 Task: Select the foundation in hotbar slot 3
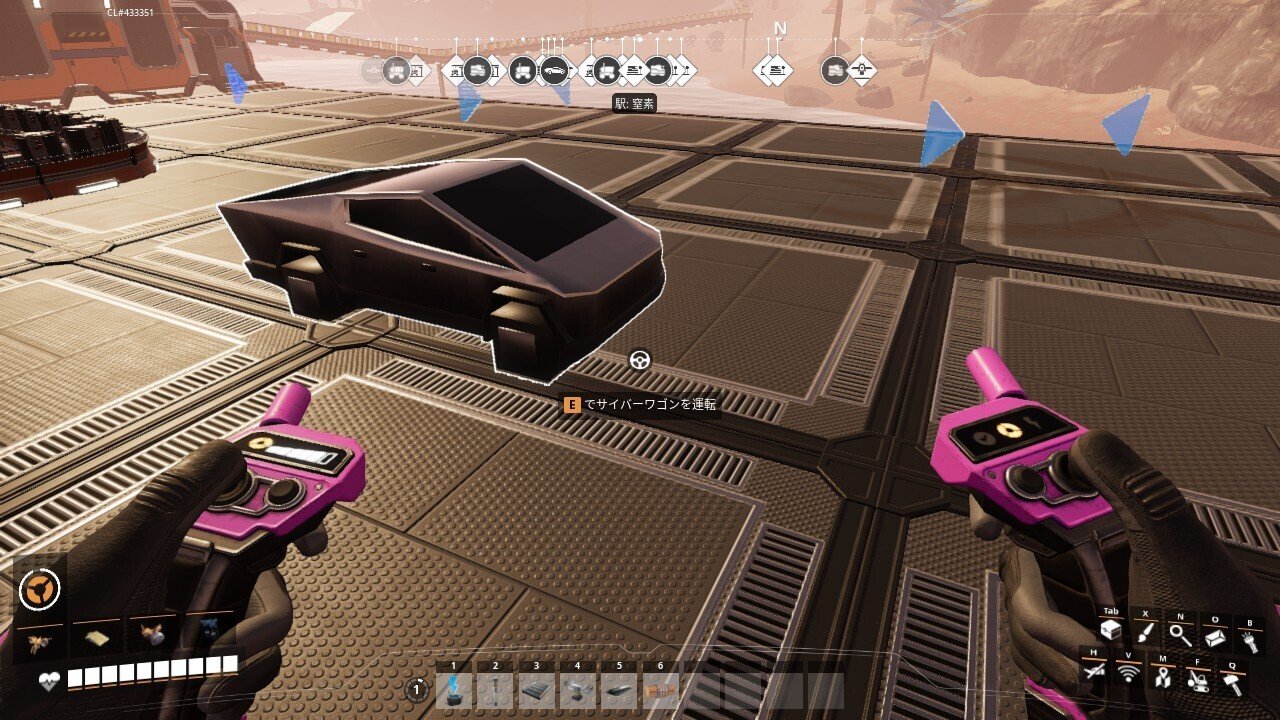[x=537, y=690]
